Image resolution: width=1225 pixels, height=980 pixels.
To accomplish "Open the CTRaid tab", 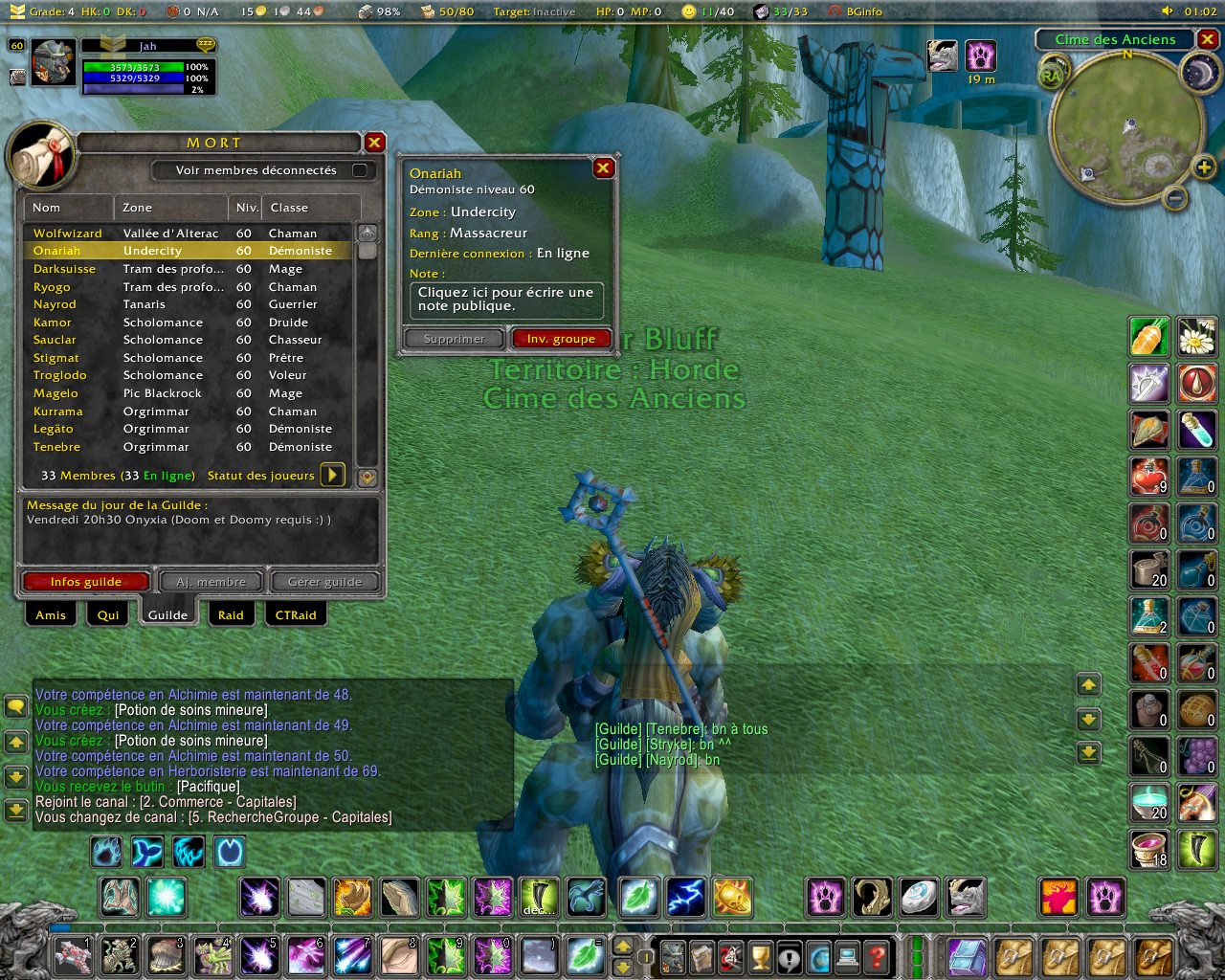I will click(296, 615).
